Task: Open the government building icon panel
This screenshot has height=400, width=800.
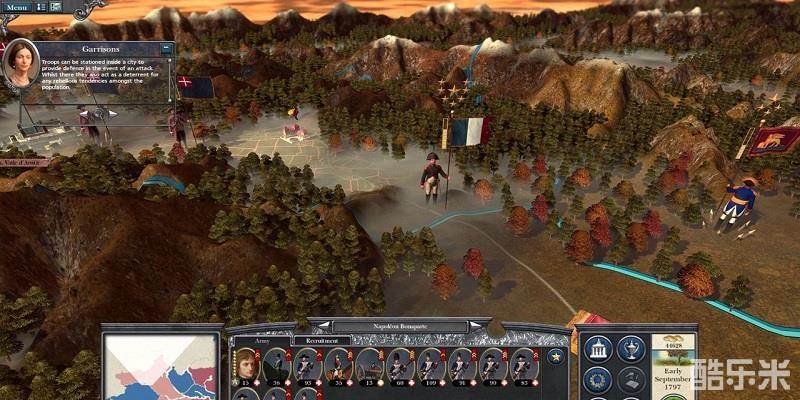Action: 598,348
